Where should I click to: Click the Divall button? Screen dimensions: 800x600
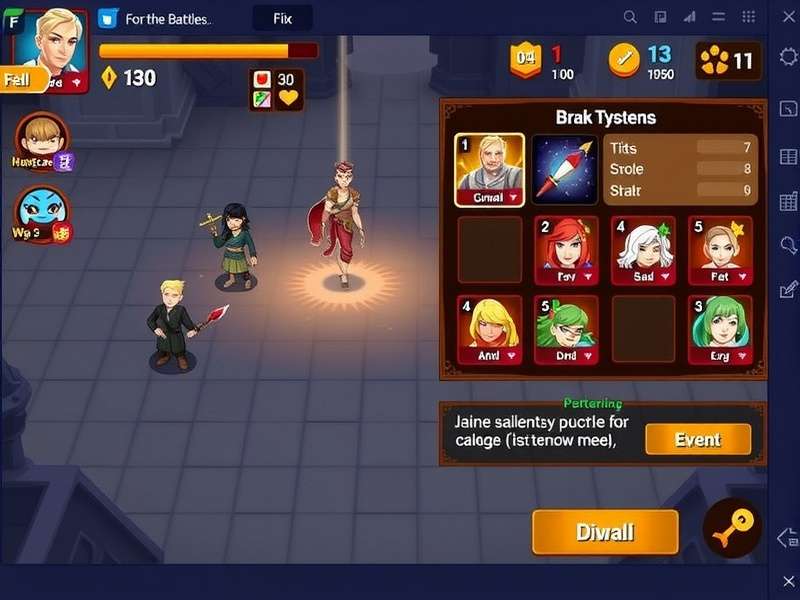pyautogui.click(x=605, y=532)
